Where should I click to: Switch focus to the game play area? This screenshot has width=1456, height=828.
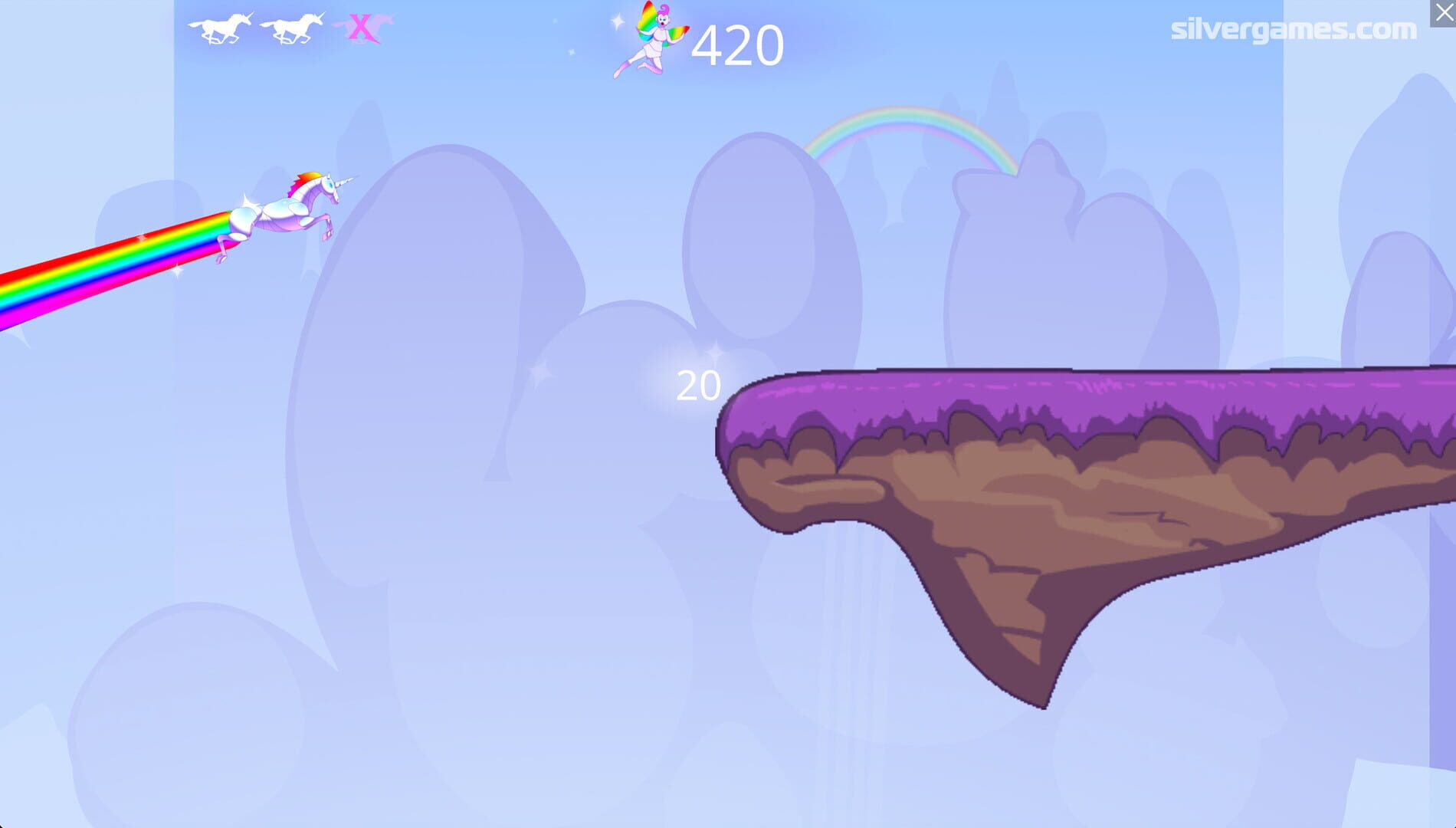click(x=728, y=460)
